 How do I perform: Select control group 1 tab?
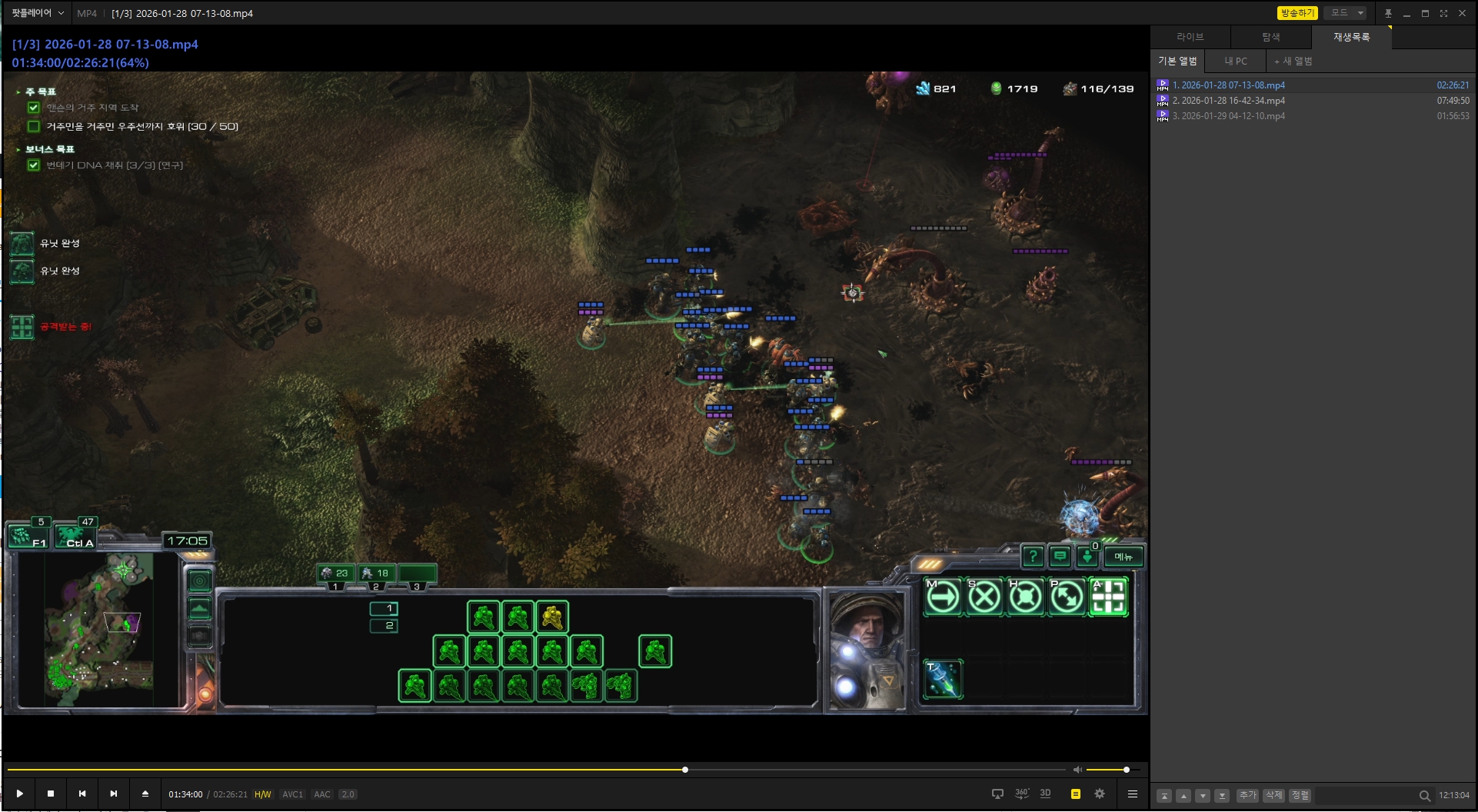(x=336, y=574)
